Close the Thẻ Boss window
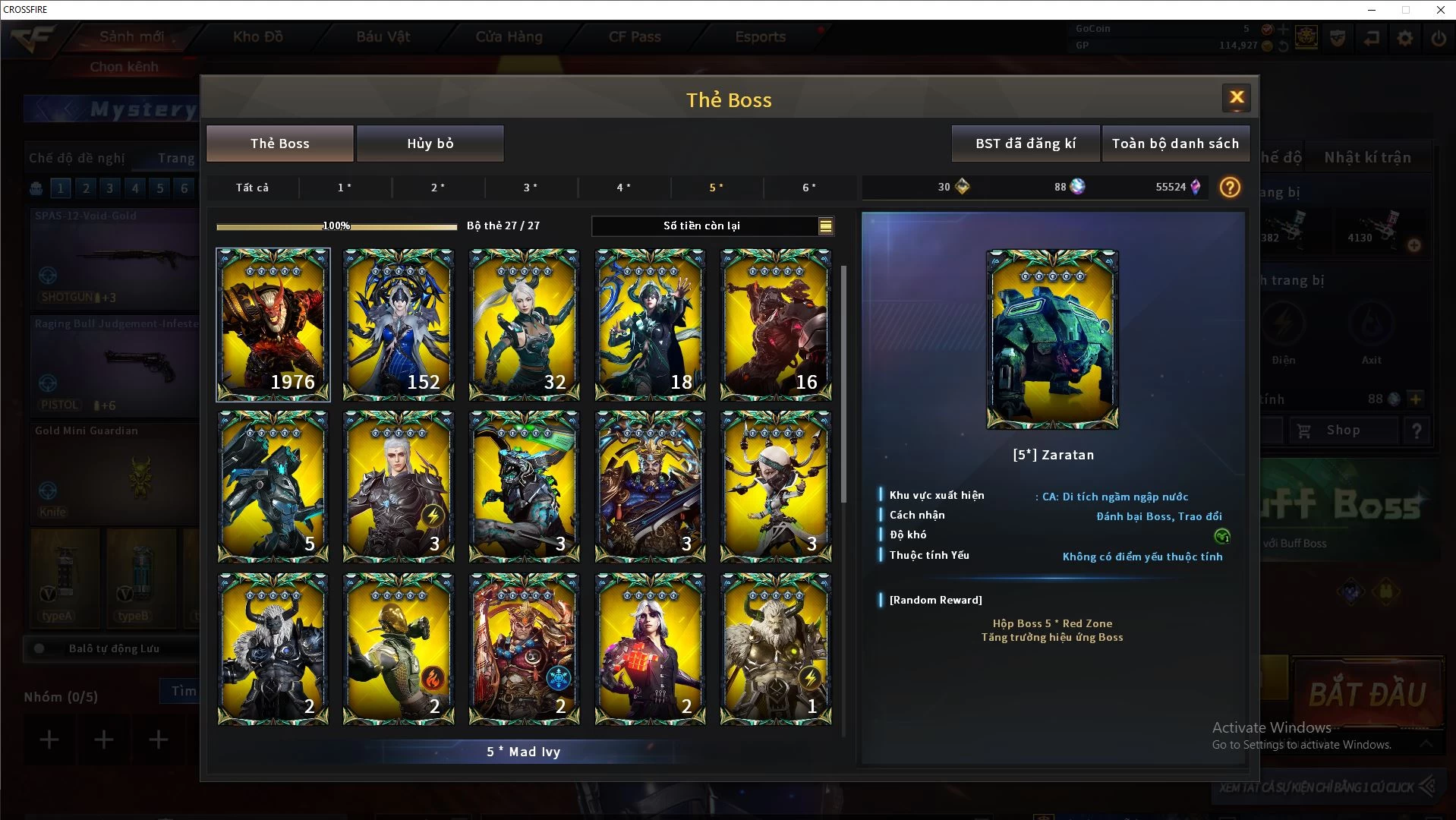This screenshot has width=1456, height=820. point(1237,97)
